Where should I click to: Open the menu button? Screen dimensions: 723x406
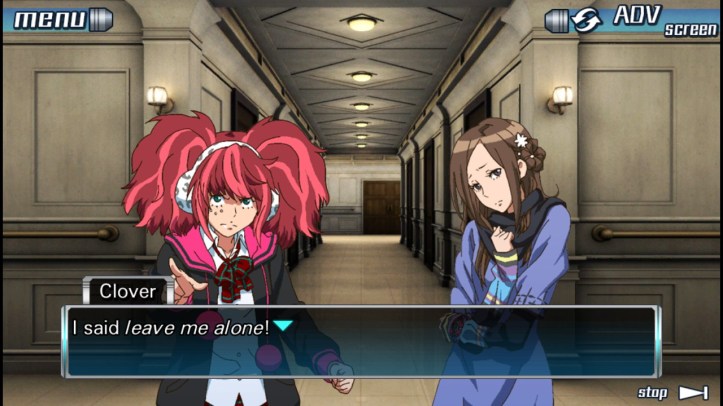(58, 18)
